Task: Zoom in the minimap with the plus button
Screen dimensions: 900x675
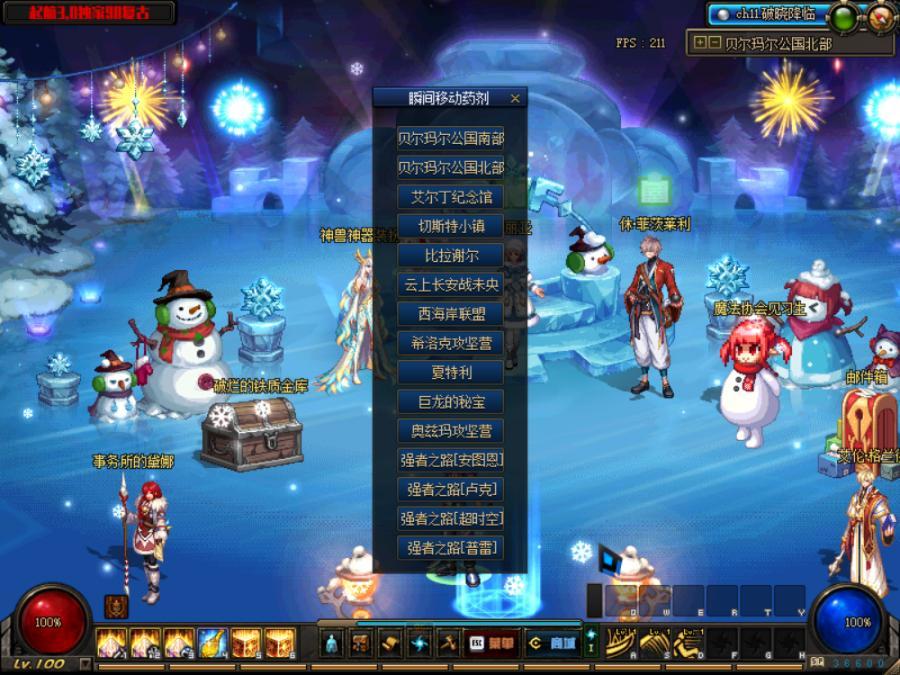Action: (x=699, y=43)
